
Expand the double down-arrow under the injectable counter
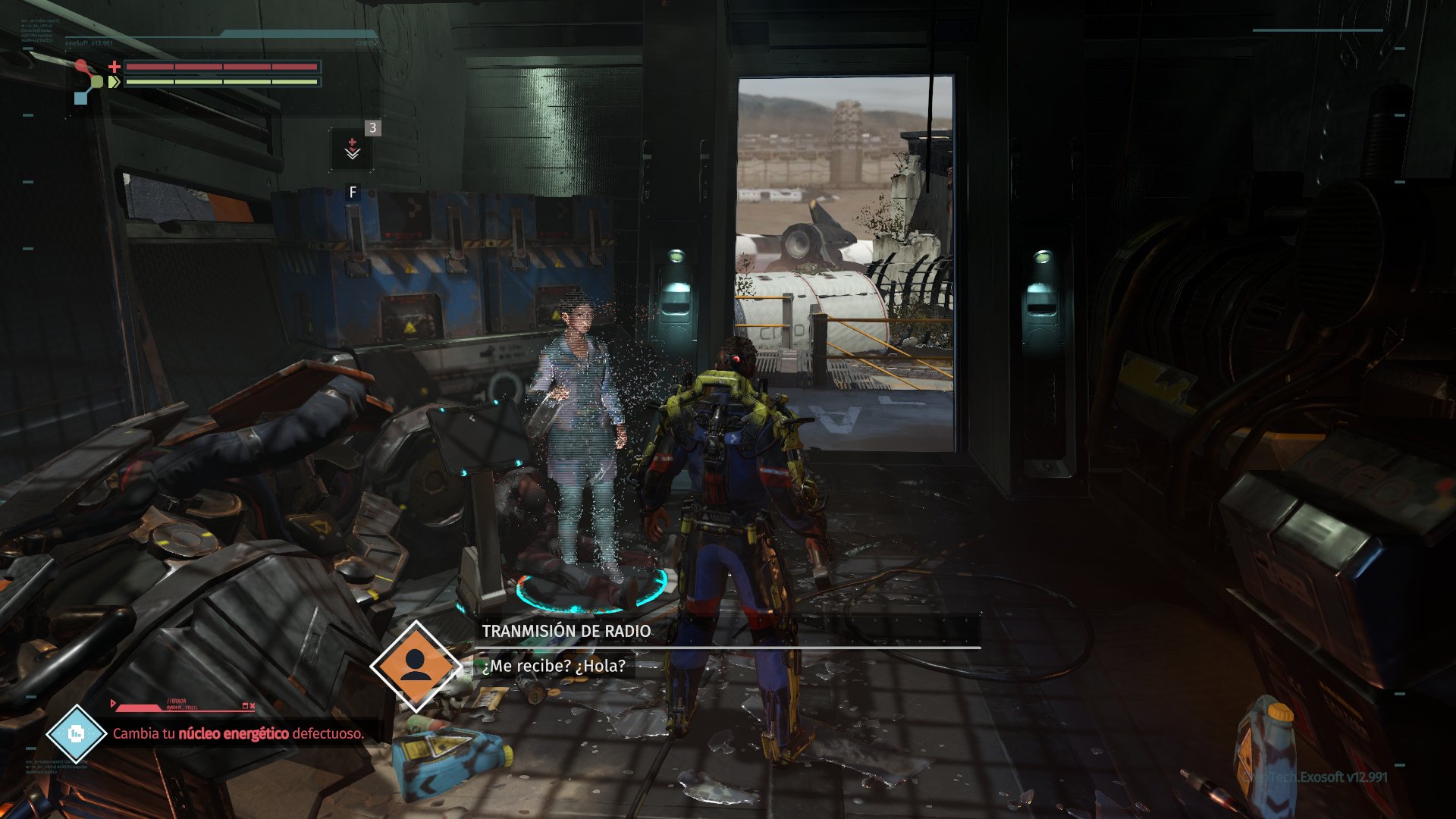coord(353,155)
